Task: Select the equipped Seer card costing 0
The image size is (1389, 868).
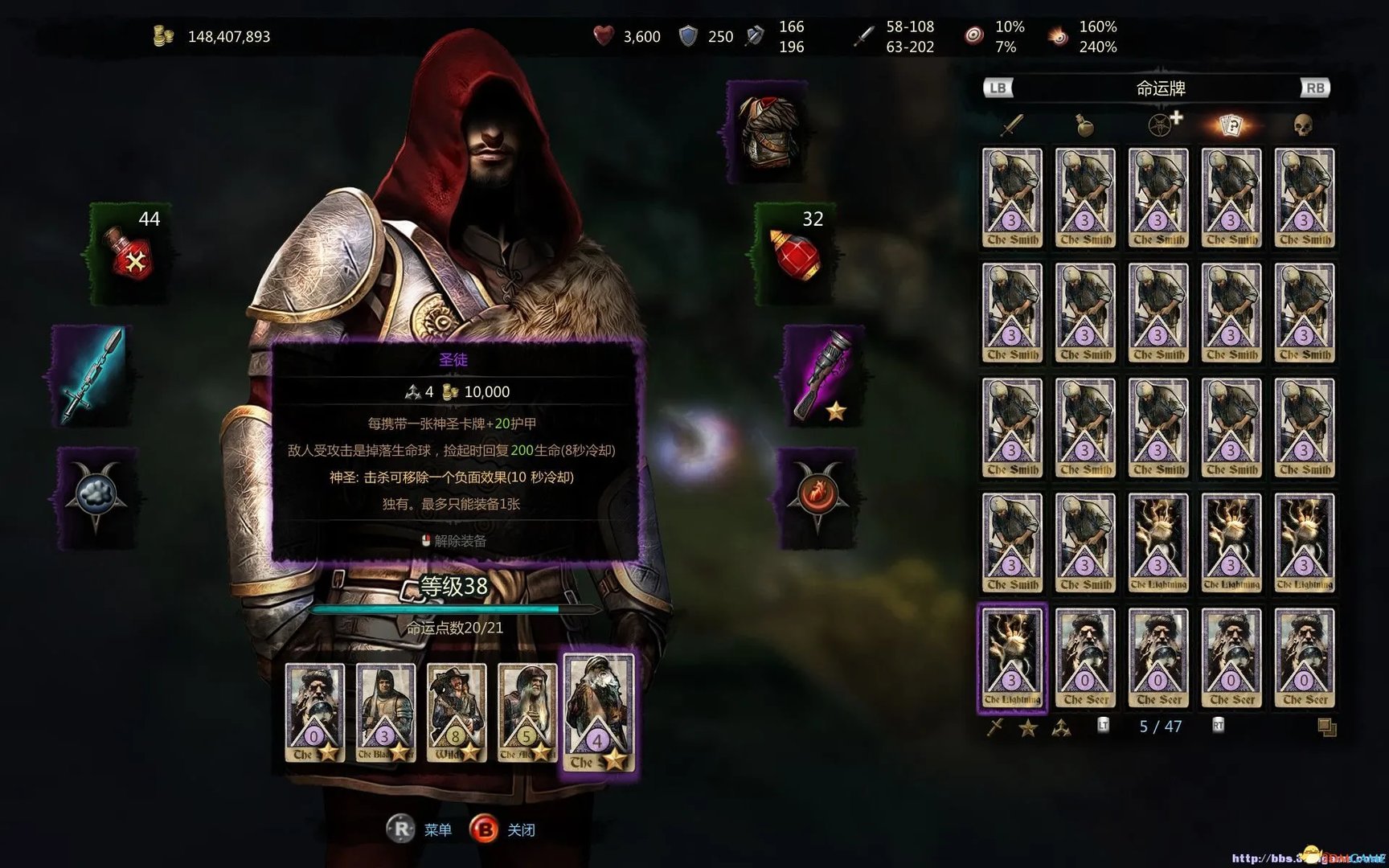Action: [x=314, y=713]
